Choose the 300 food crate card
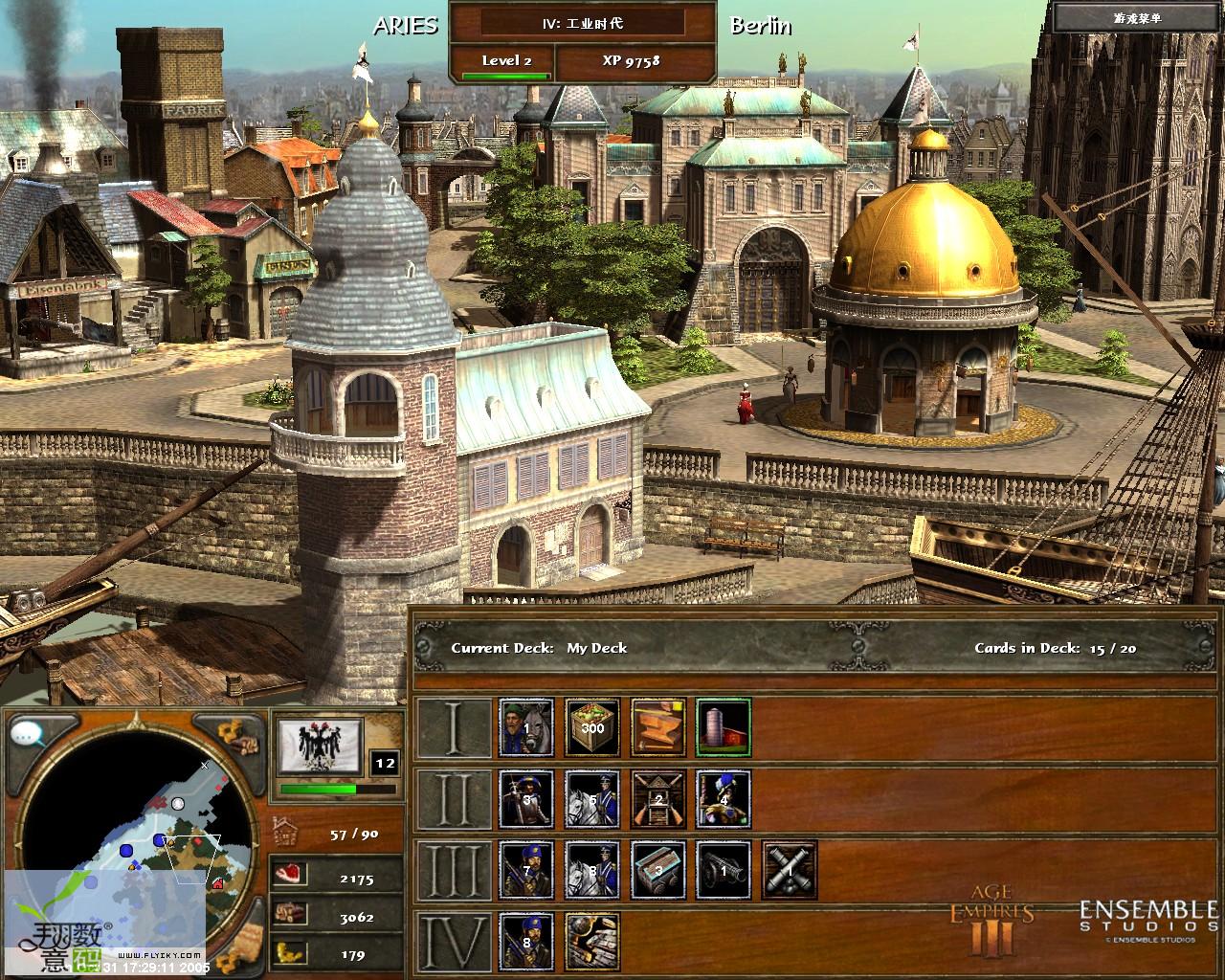 tap(592, 726)
